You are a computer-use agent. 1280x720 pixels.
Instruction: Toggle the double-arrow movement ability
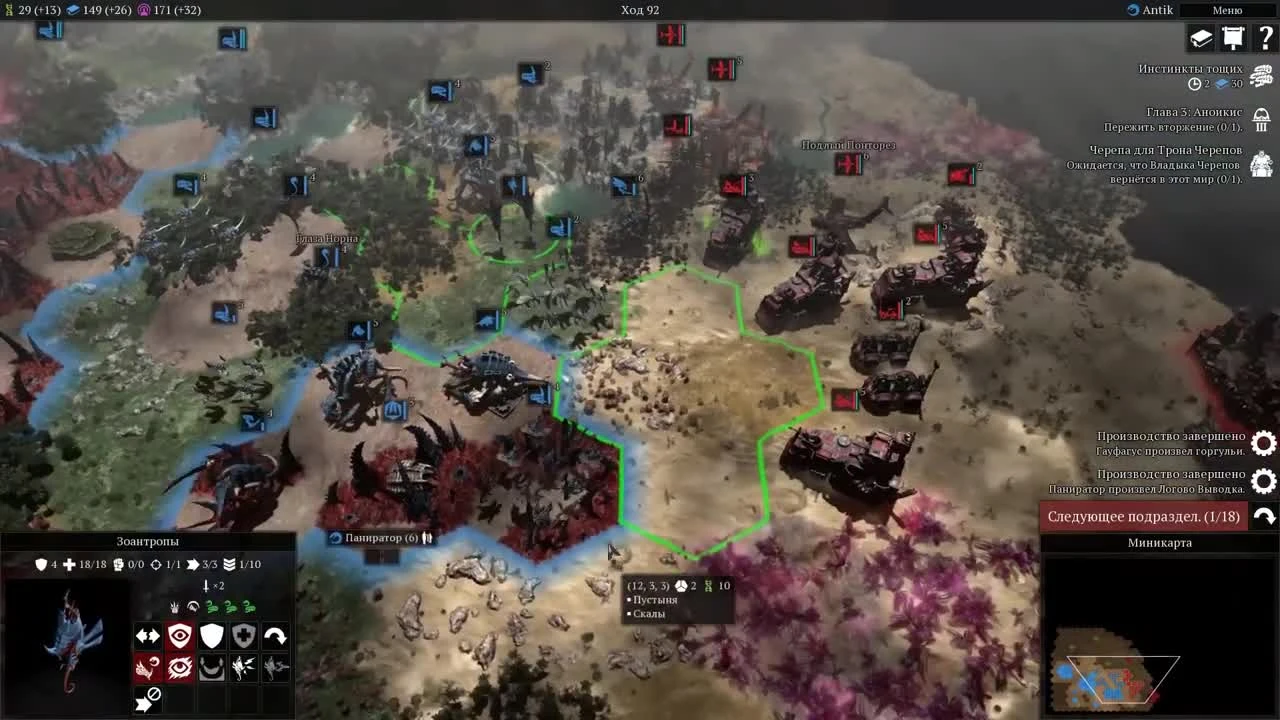(x=146, y=635)
